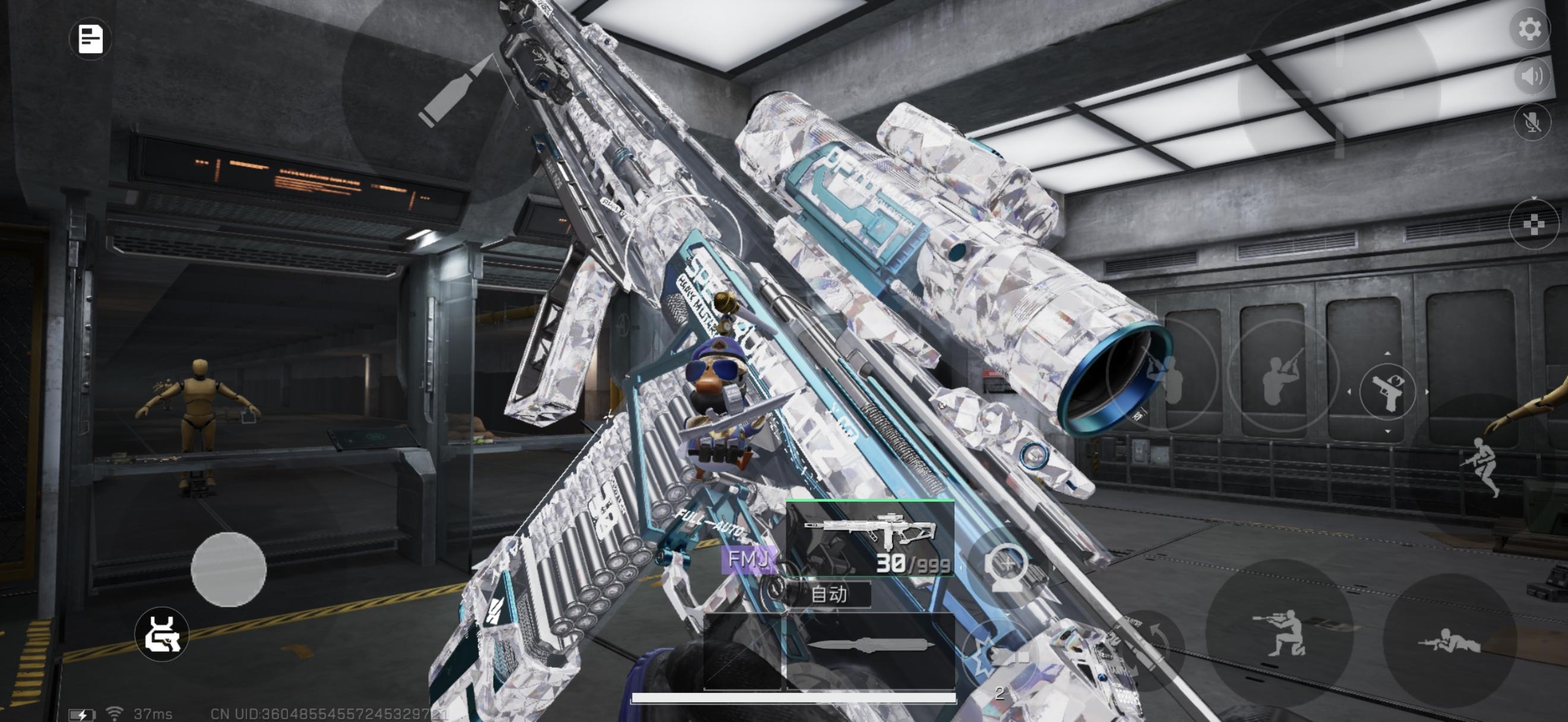This screenshot has width=1568, height=722.
Task: Tap the four-way directional pad icon
Action: click(x=1534, y=224)
